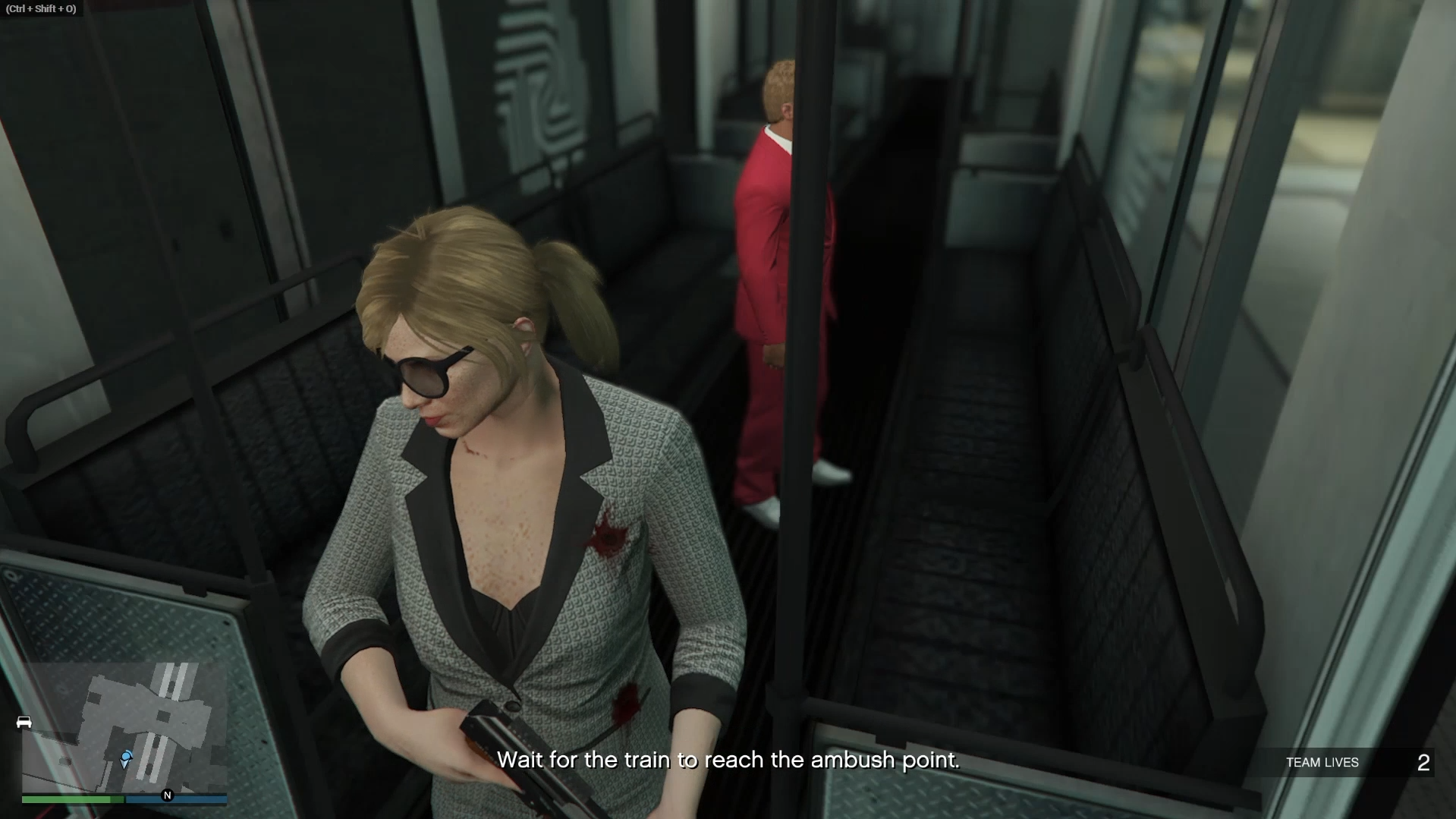Viewport: 1456px width, 819px height.
Task: Select the white car blip beside the minimap
Action: pyautogui.click(x=24, y=722)
